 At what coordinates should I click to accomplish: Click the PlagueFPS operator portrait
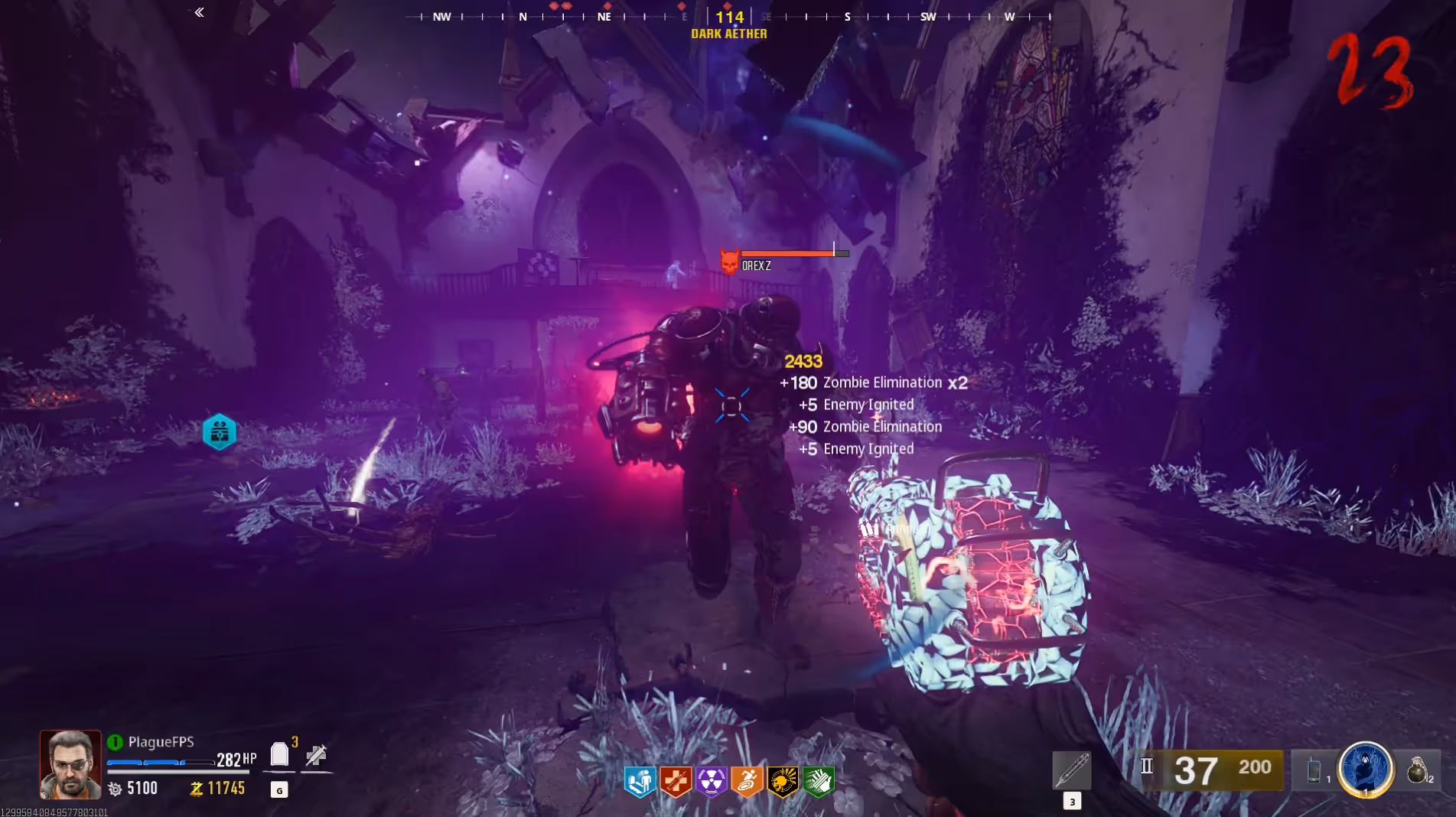tap(70, 764)
